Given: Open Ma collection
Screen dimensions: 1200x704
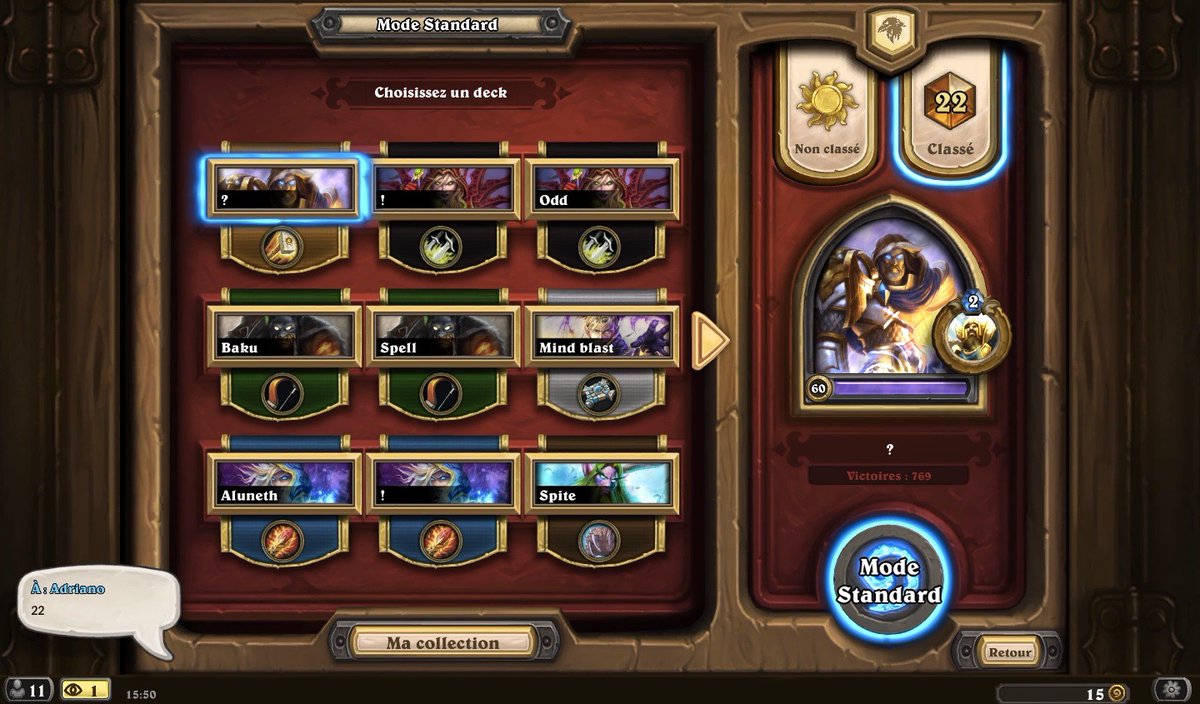Looking at the screenshot, I should pyautogui.click(x=442, y=643).
